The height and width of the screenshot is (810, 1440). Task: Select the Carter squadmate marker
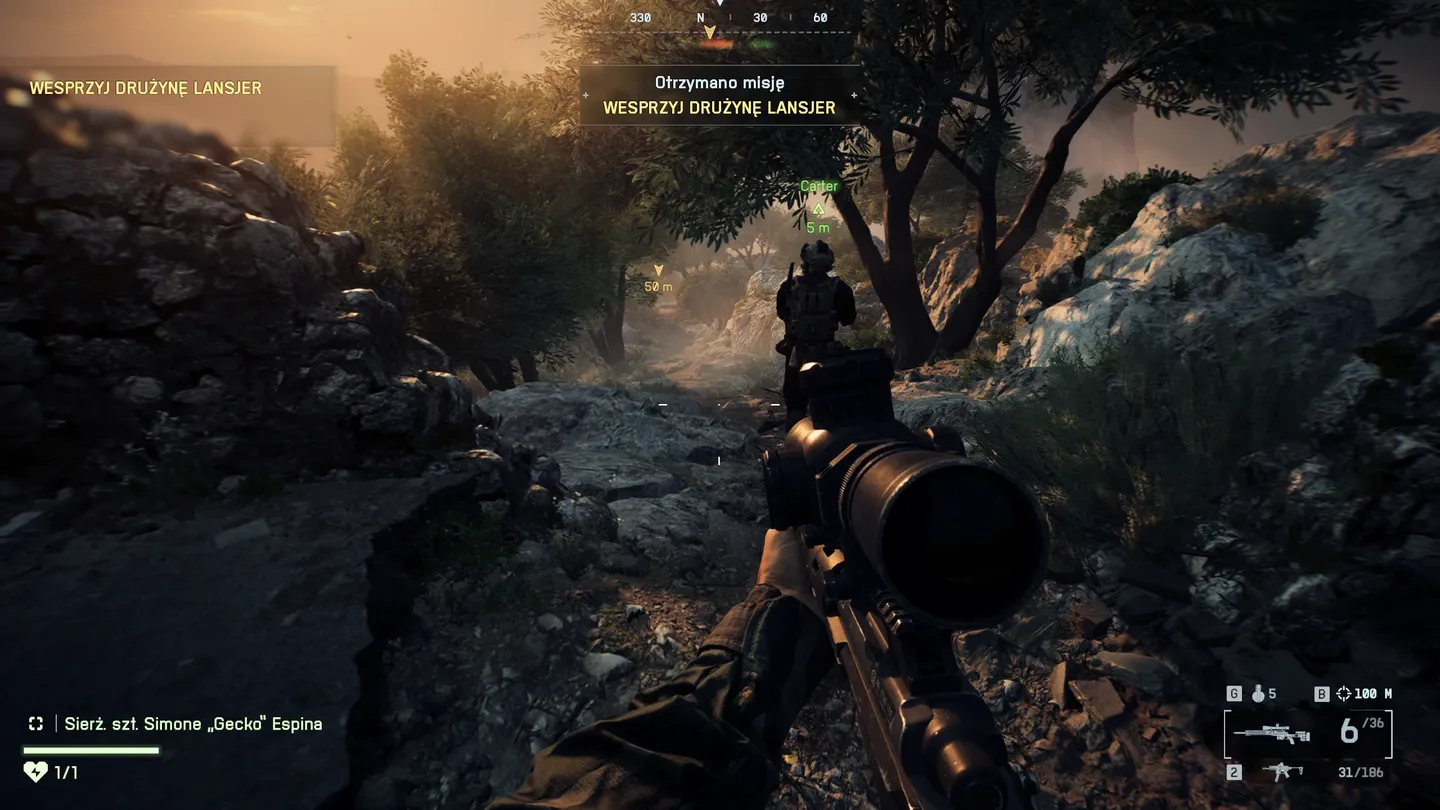[x=818, y=208]
